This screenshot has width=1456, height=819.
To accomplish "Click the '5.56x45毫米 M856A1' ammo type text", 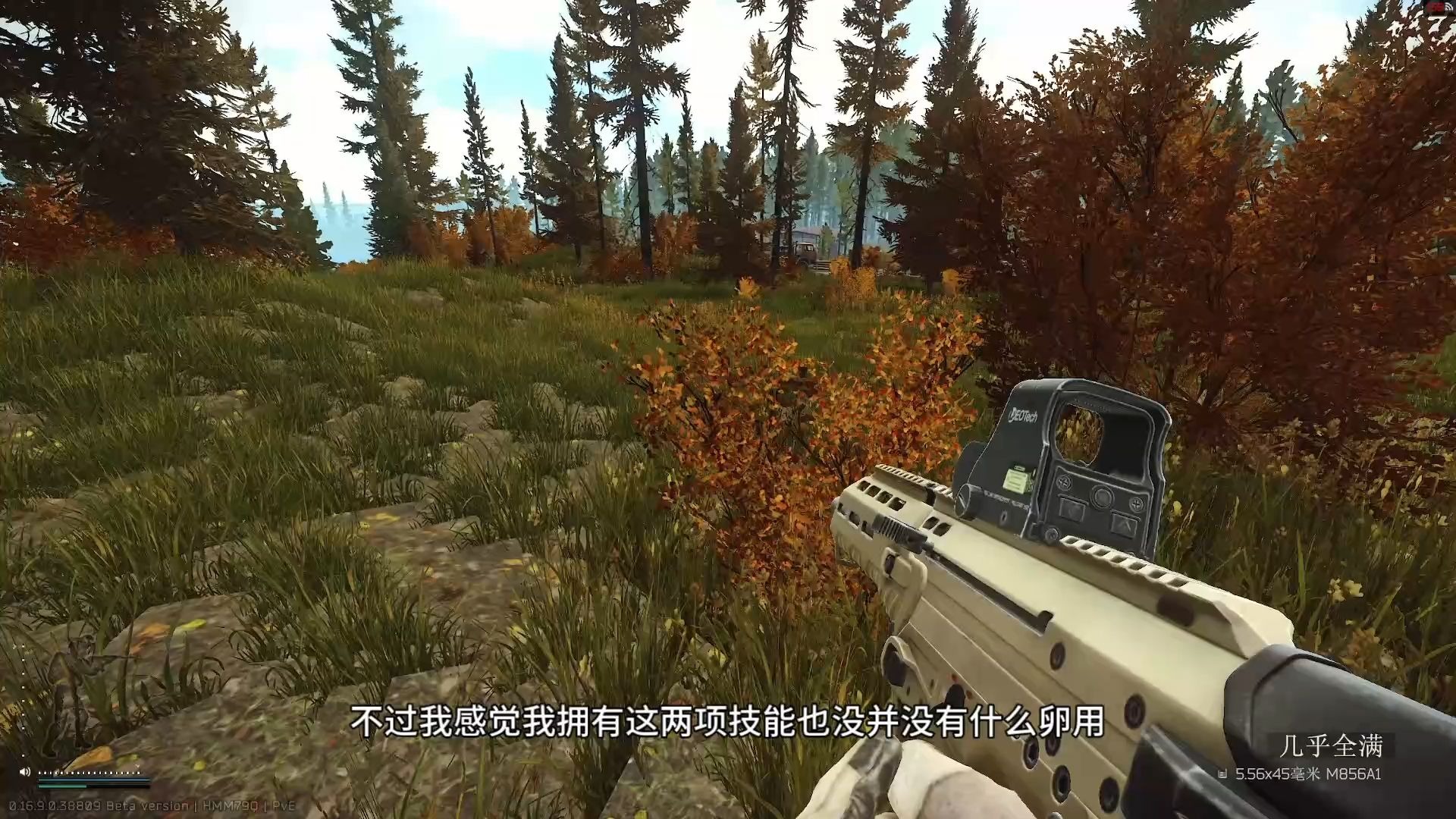I will pyautogui.click(x=1308, y=773).
